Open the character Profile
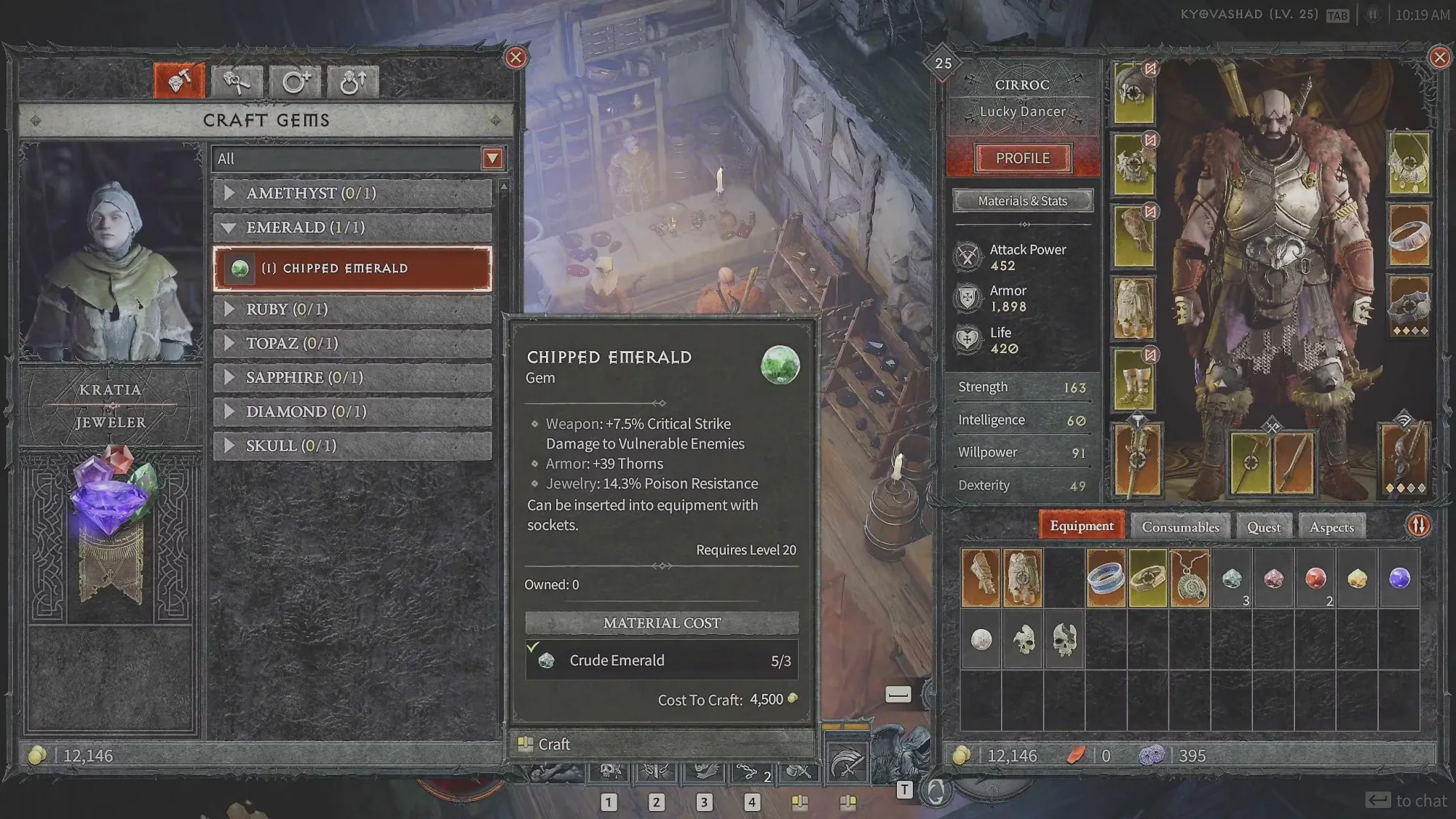The height and width of the screenshot is (819, 1456). (x=1022, y=158)
